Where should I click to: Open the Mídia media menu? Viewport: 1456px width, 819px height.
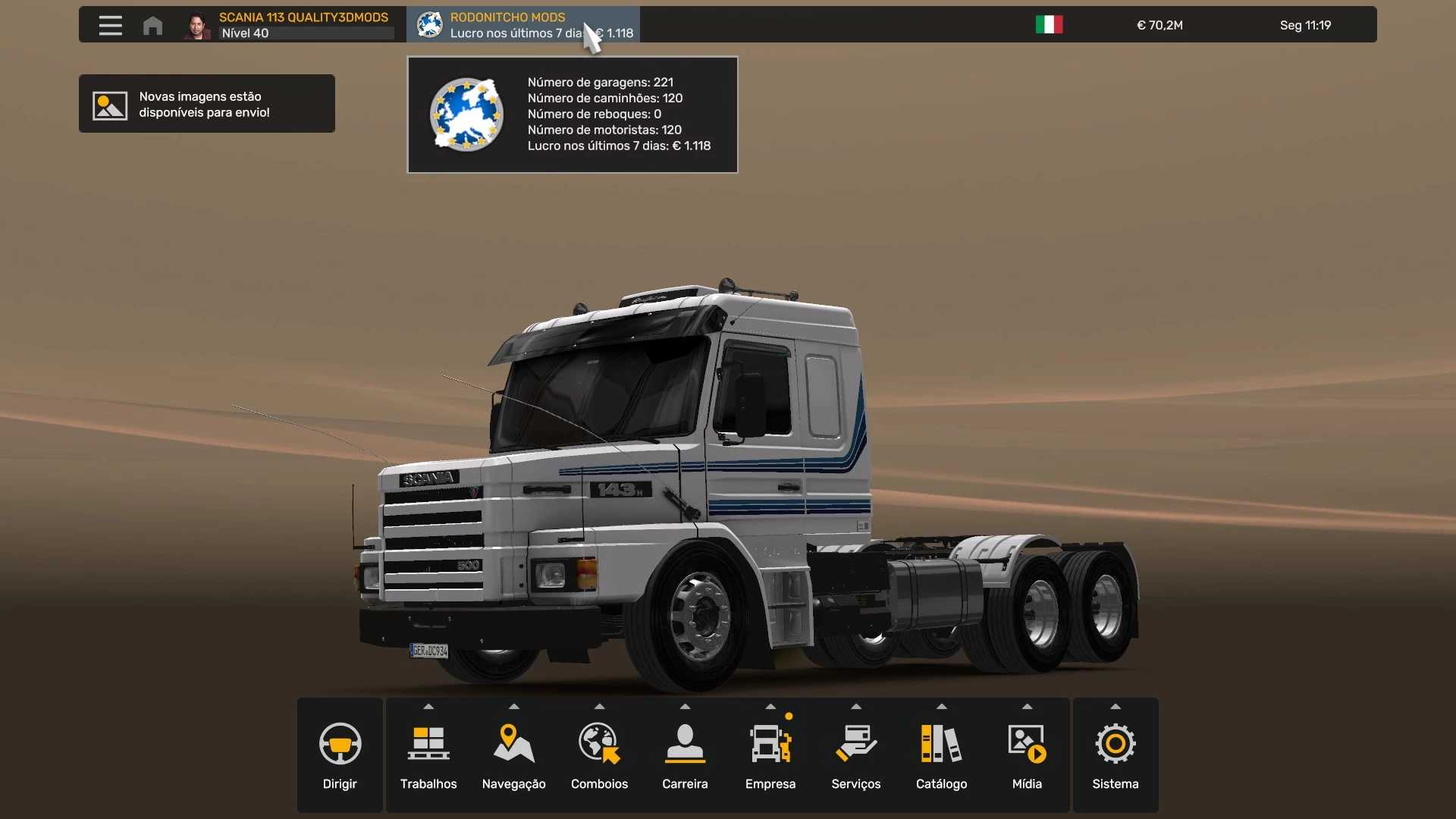(1027, 755)
